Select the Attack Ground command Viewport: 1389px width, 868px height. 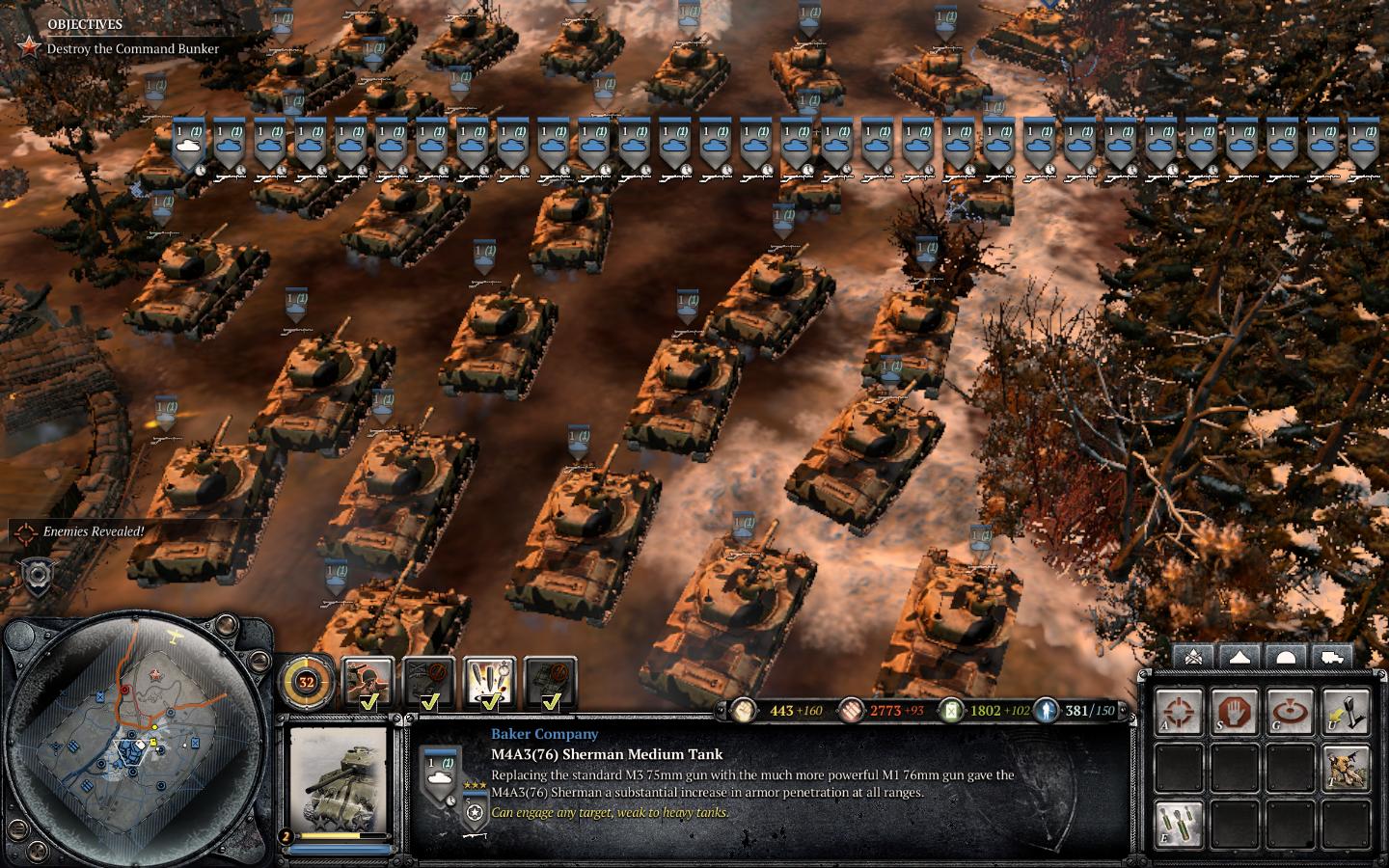point(1291,711)
